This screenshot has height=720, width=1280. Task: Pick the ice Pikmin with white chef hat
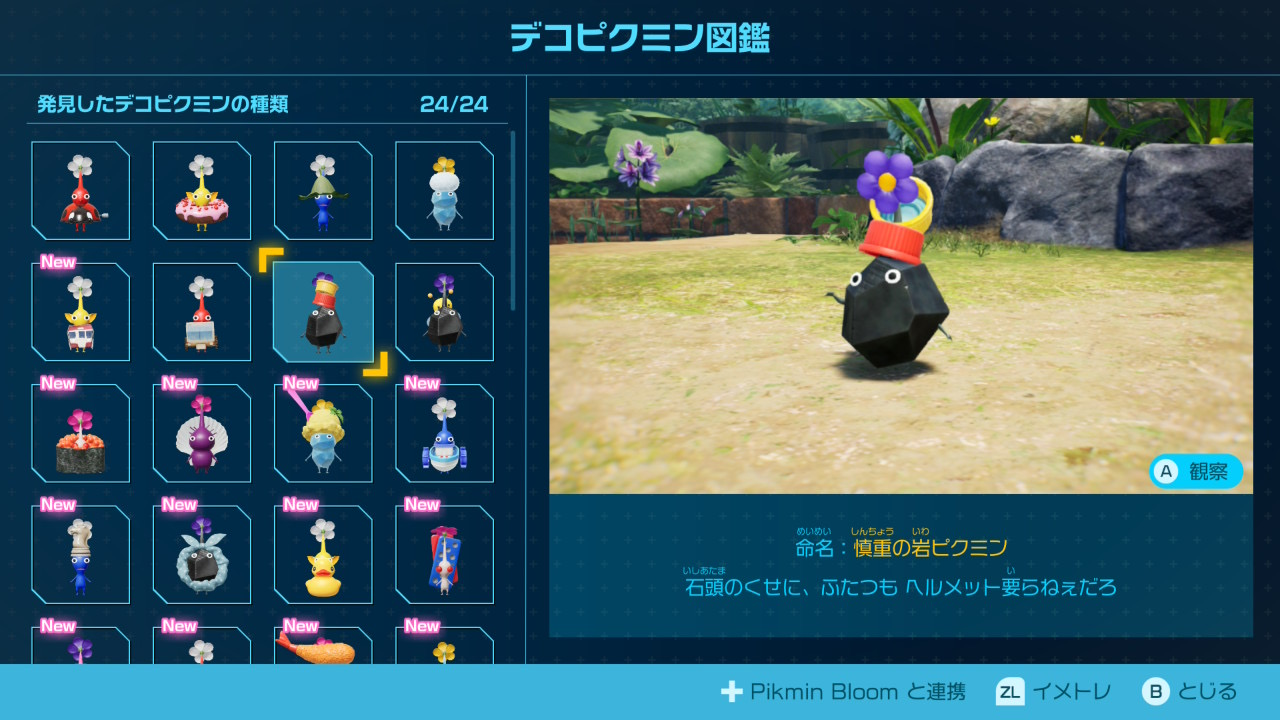[x=444, y=191]
